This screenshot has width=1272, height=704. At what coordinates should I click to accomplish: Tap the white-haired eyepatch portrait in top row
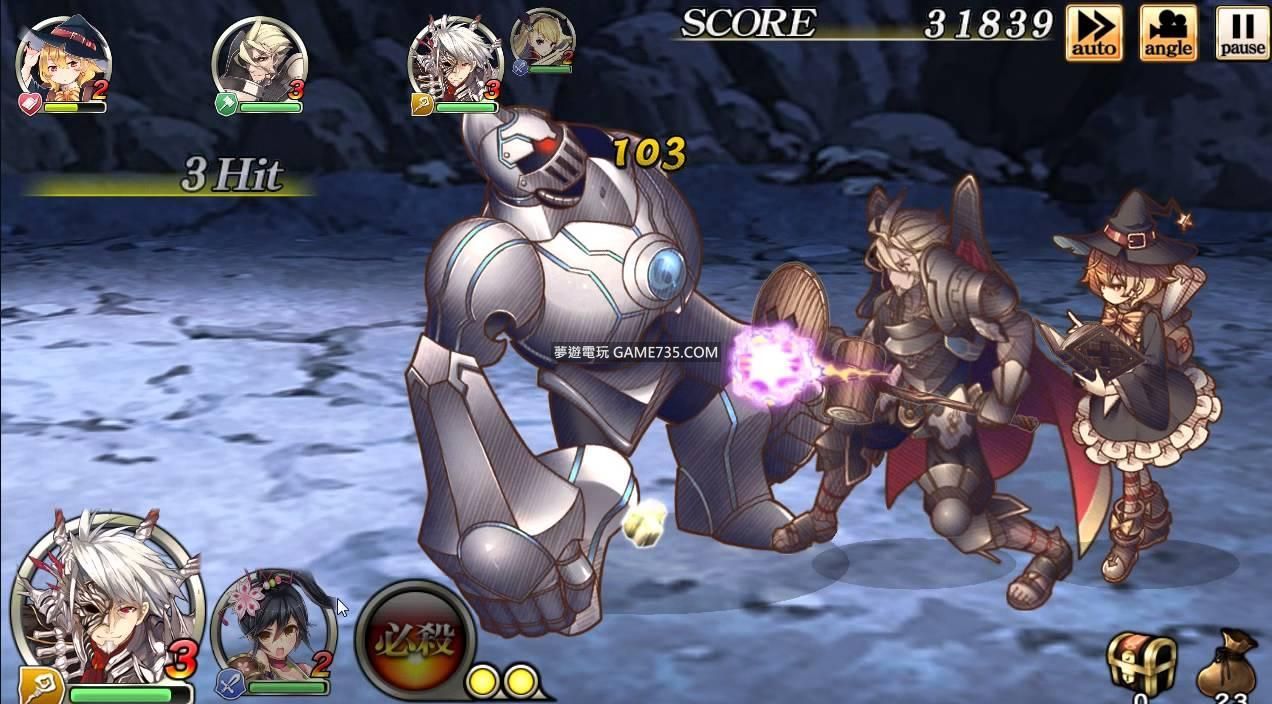click(455, 62)
